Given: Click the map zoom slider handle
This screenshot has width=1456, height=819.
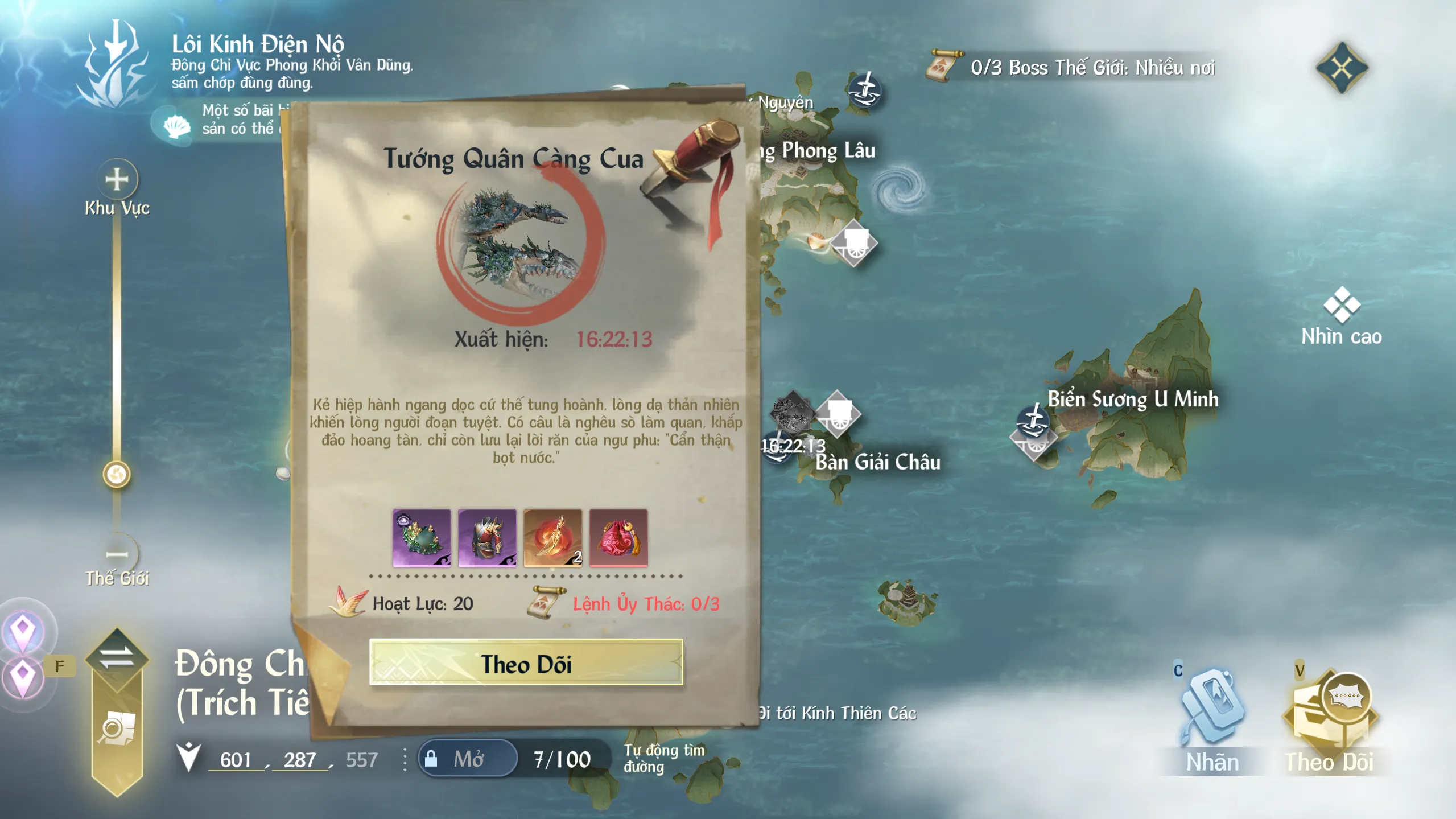Looking at the screenshot, I should tap(117, 474).
